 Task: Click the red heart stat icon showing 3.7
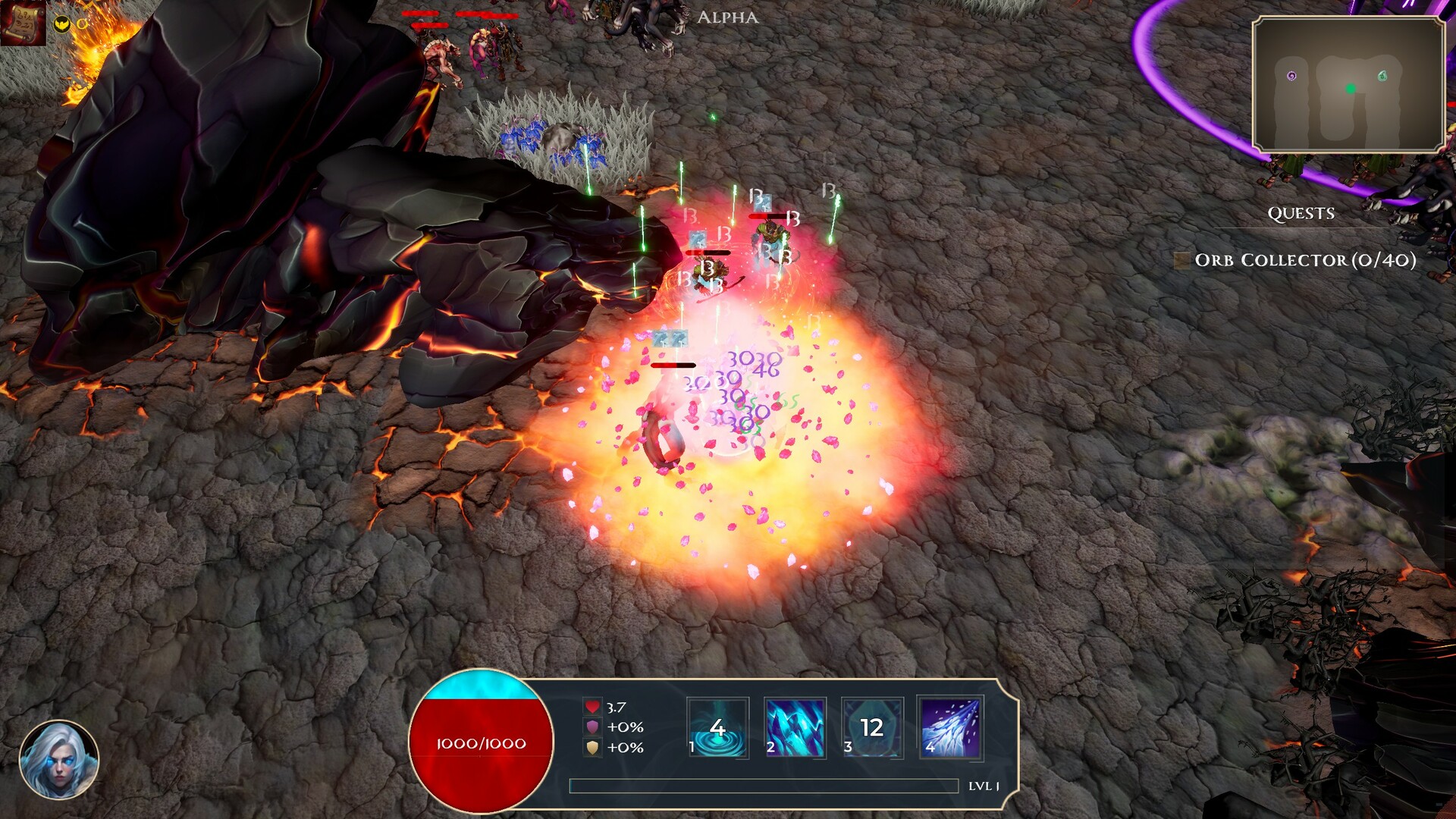coord(591,705)
